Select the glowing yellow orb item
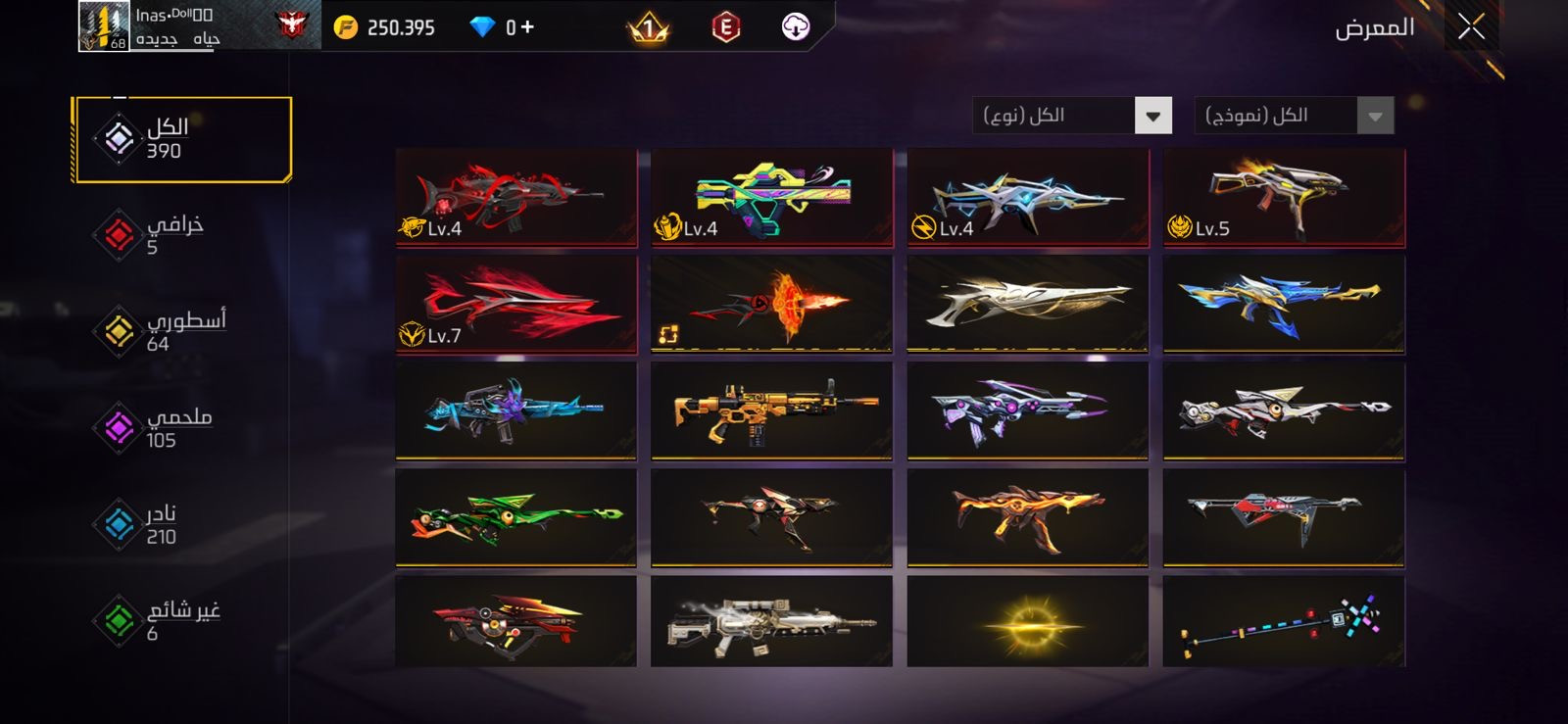Screen dimensions: 1568x724 1027,622
